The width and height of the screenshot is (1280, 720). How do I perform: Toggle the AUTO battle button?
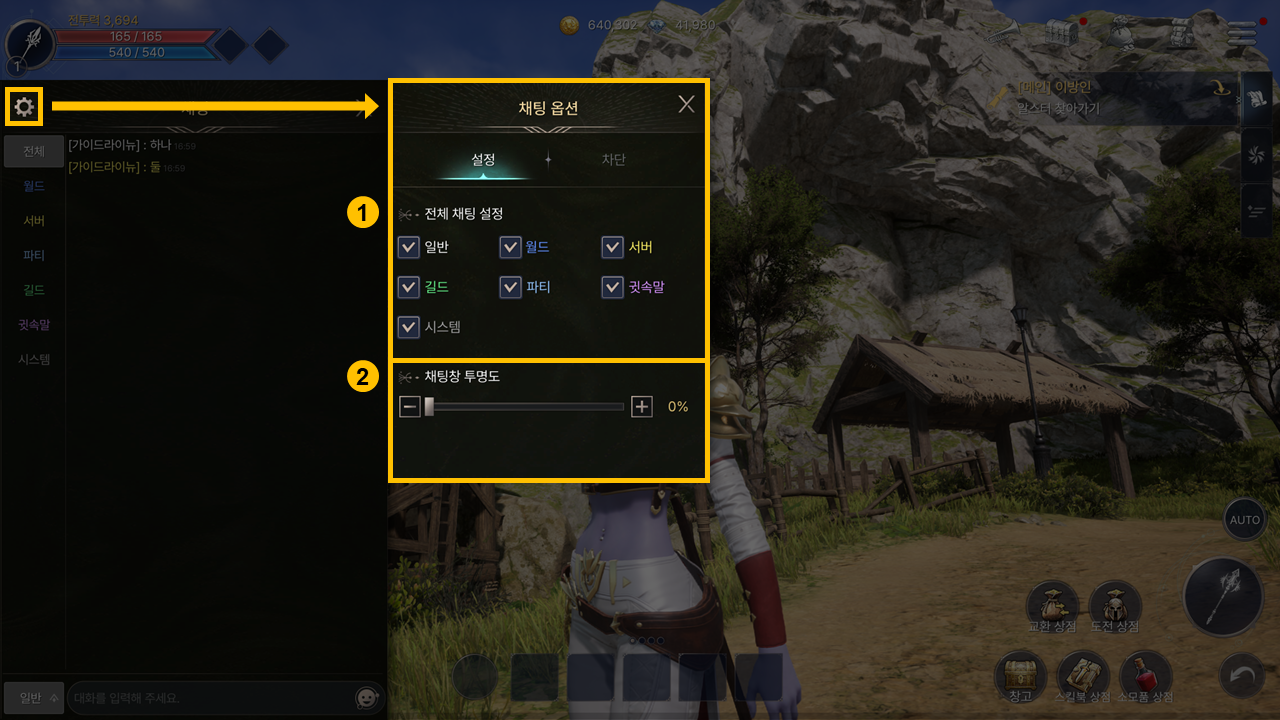click(x=1244, y=520)
